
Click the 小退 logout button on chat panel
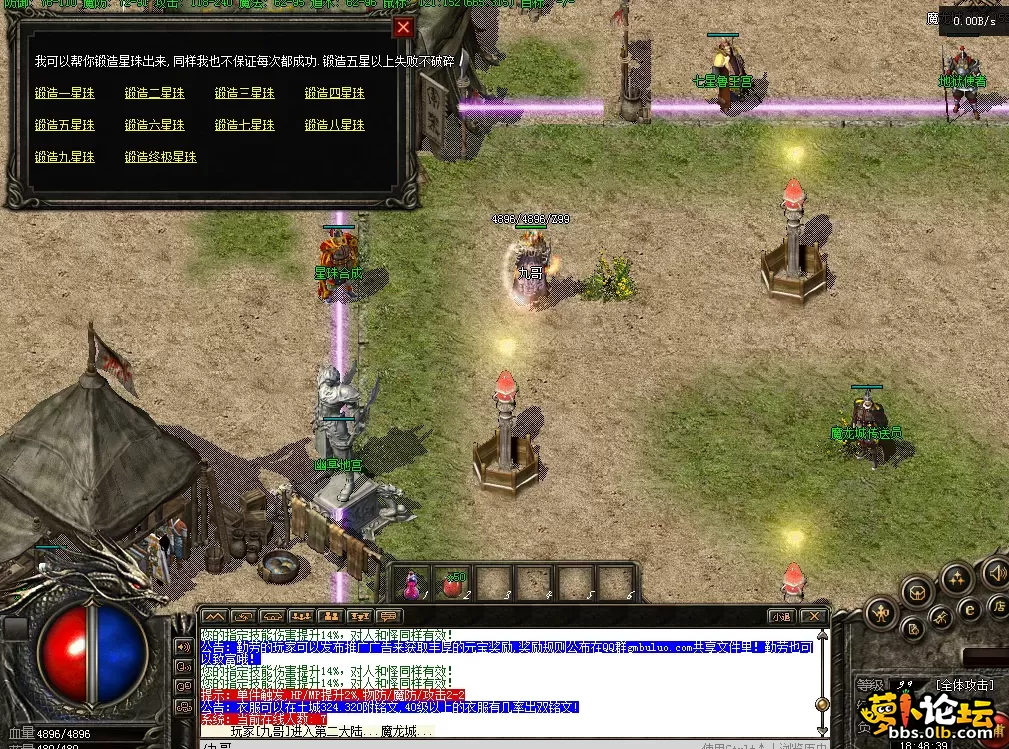pyautogui.click(x=781, y=616)
